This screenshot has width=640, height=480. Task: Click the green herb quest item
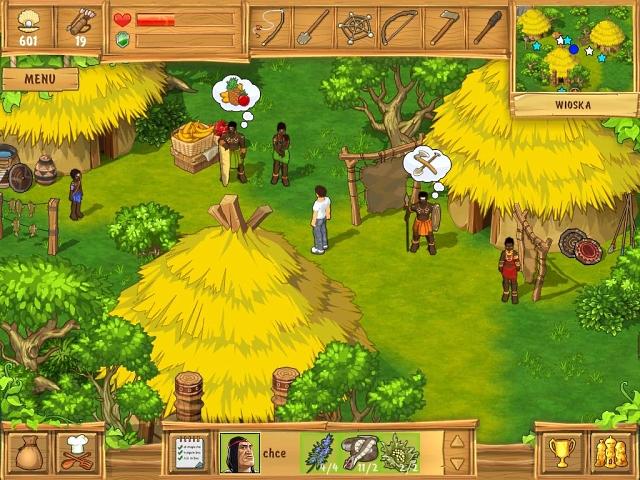pyautogui.click(x=399, y=452)
